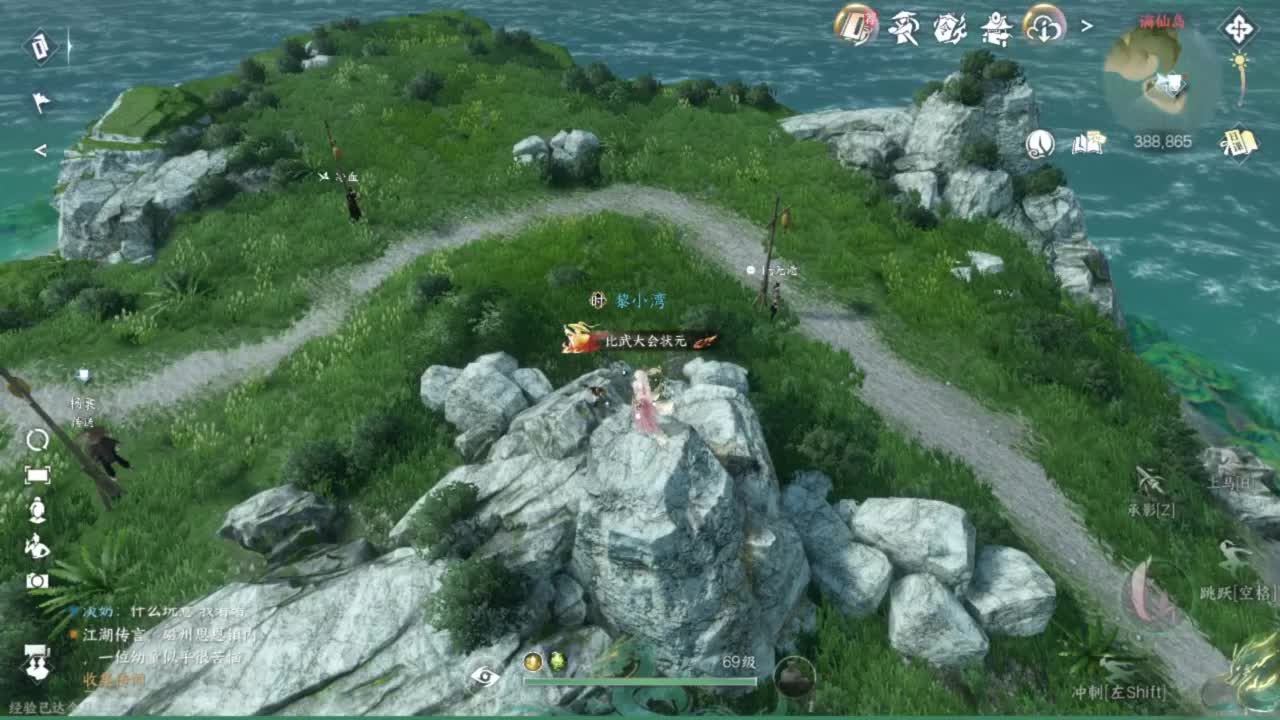Toggle the framing capture icon on left sidebar
This screenshot has width=1280, height=720.
(x=37, y=474)
